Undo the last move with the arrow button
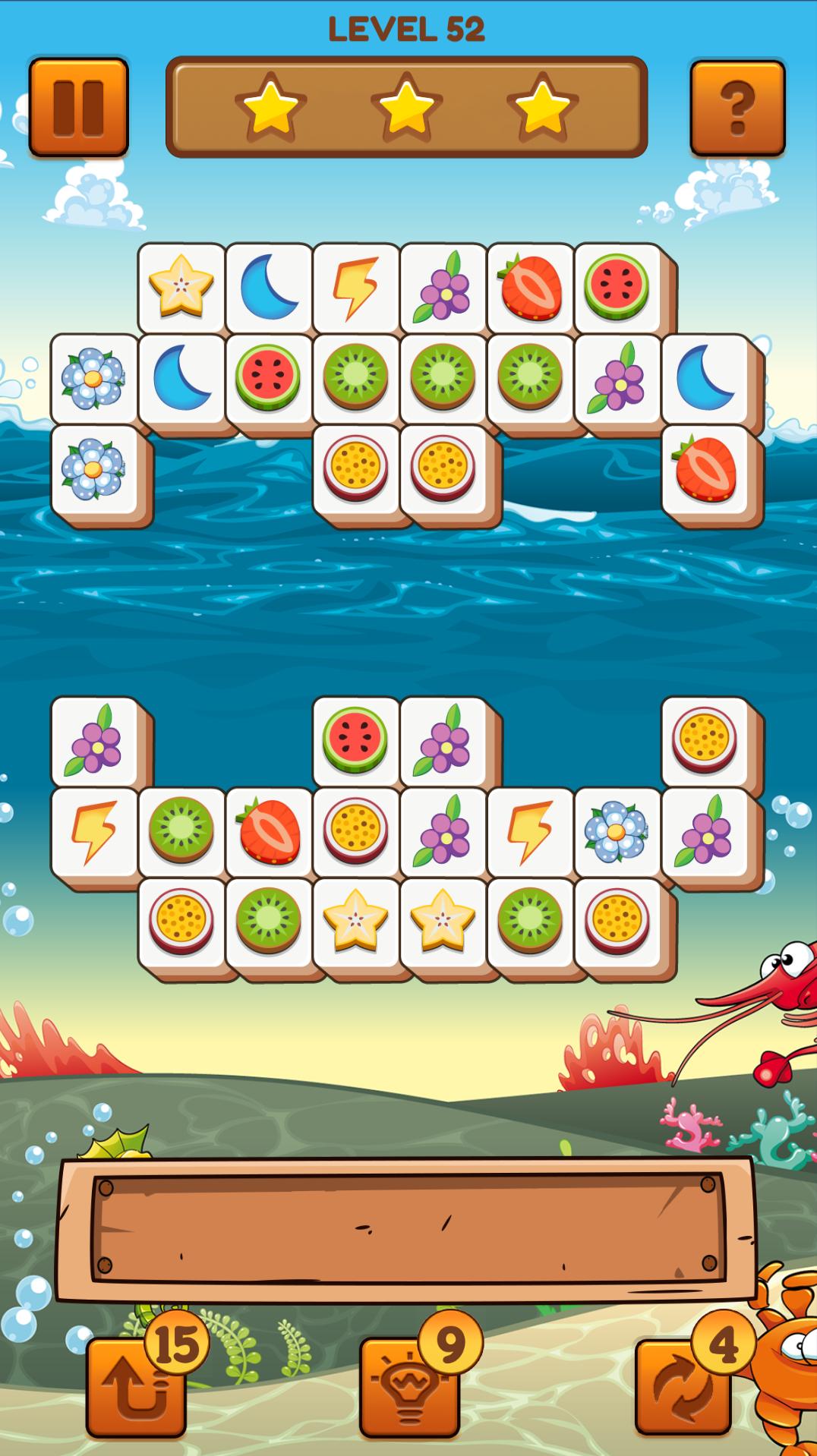The height and width of the screenshot is (1456, 817). [137, 1385]
